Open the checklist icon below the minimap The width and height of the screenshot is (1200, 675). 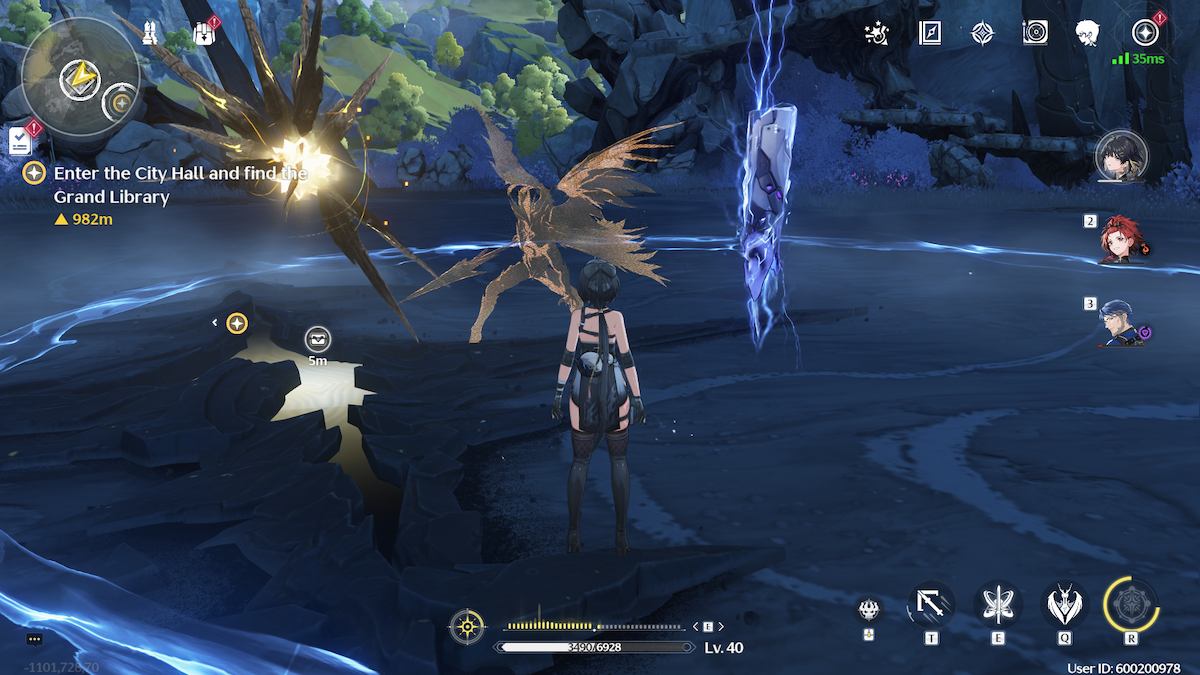(19, 140)
